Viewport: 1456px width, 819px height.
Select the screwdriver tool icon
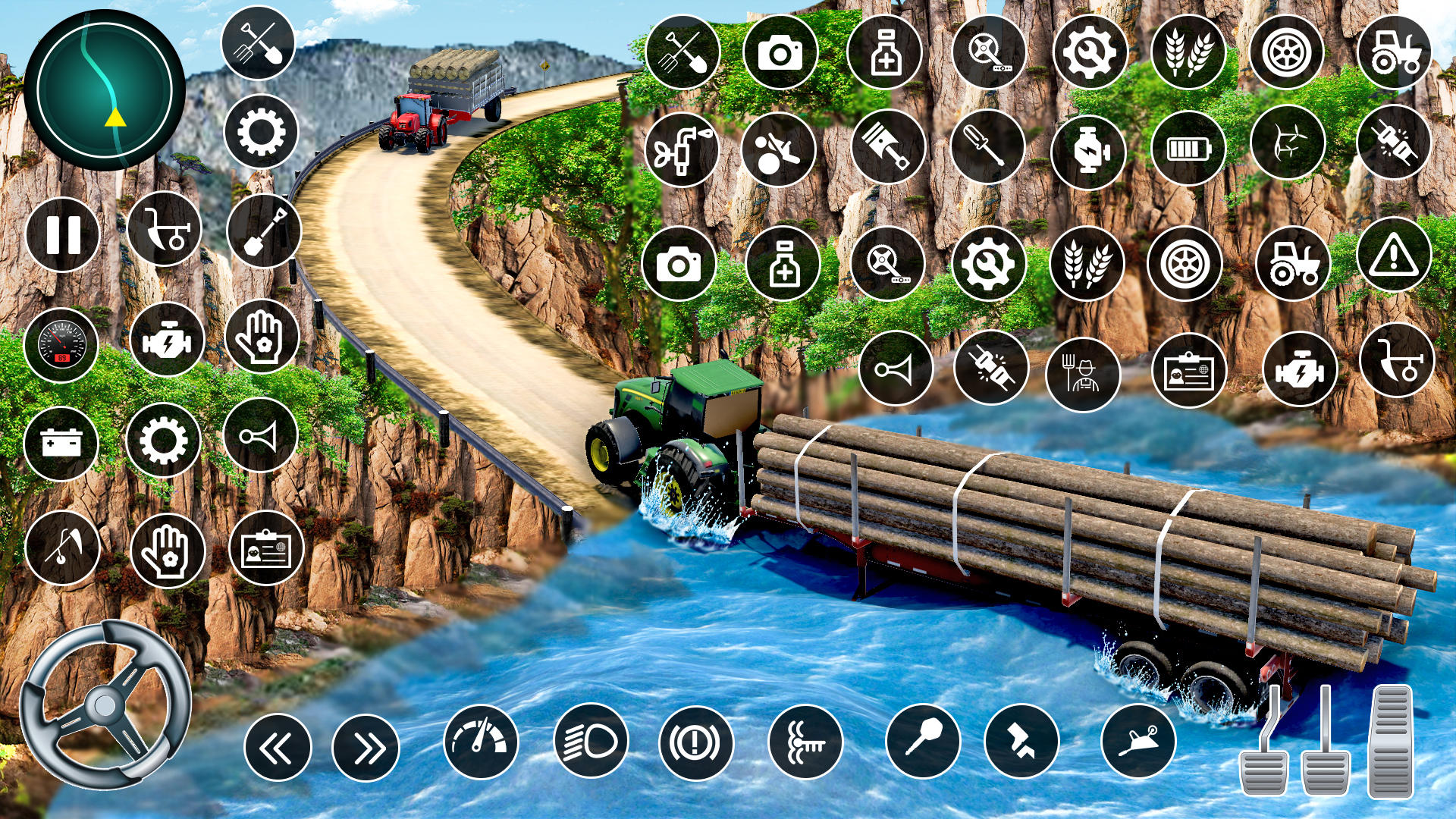[x=987, y=147]
